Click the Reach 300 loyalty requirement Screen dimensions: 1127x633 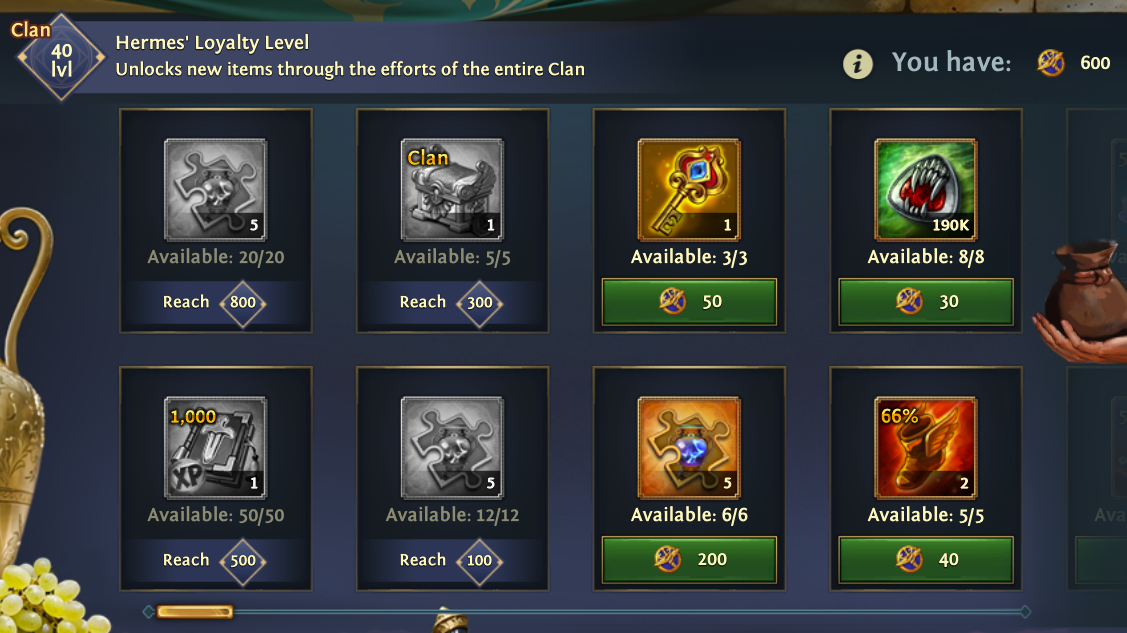coord(452,302)
